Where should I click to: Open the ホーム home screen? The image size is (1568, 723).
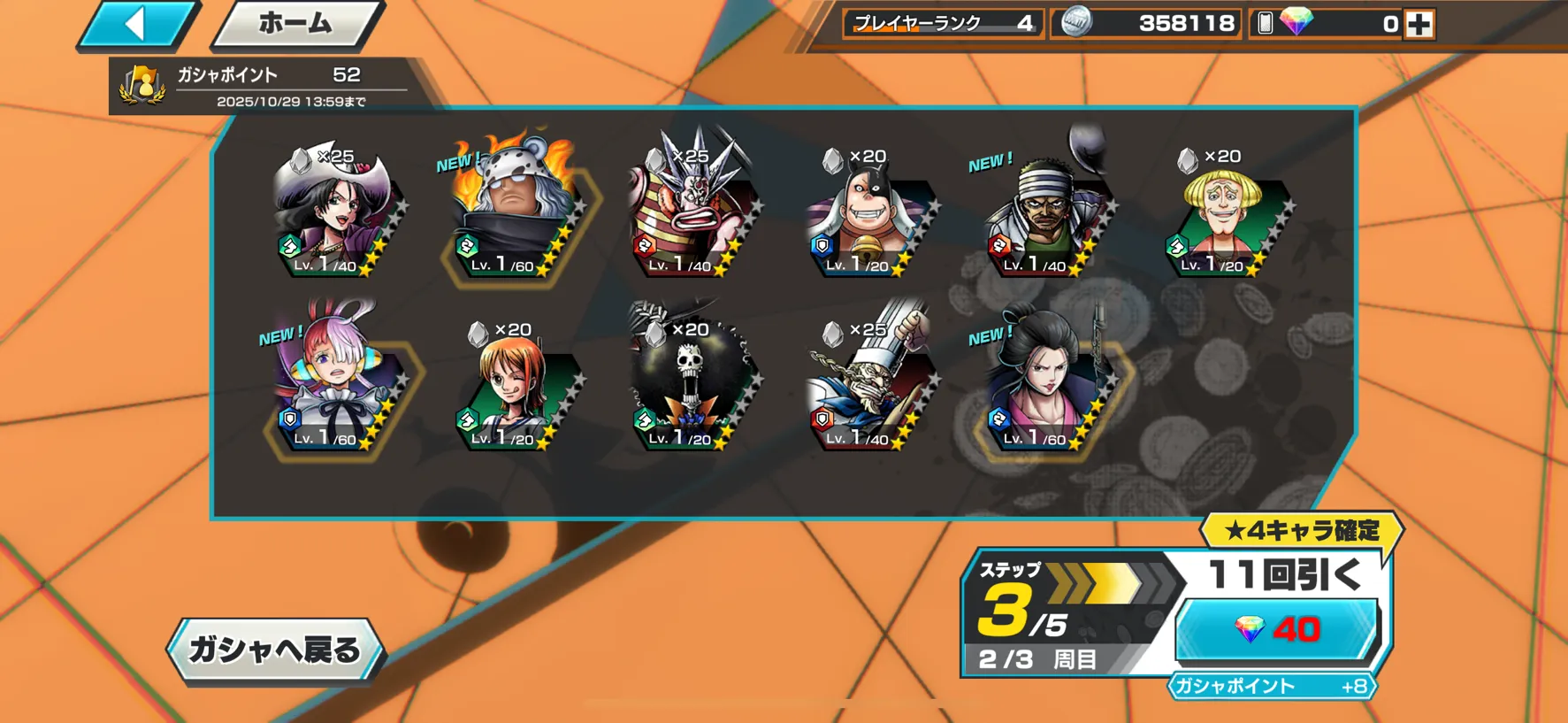295,24
